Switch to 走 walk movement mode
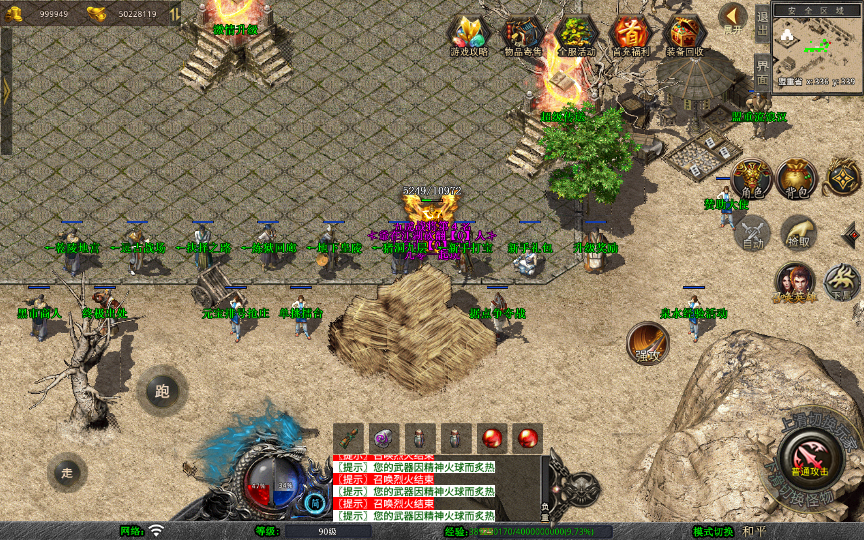The height and width of the screenshot is (540, 864). [68, 471]
